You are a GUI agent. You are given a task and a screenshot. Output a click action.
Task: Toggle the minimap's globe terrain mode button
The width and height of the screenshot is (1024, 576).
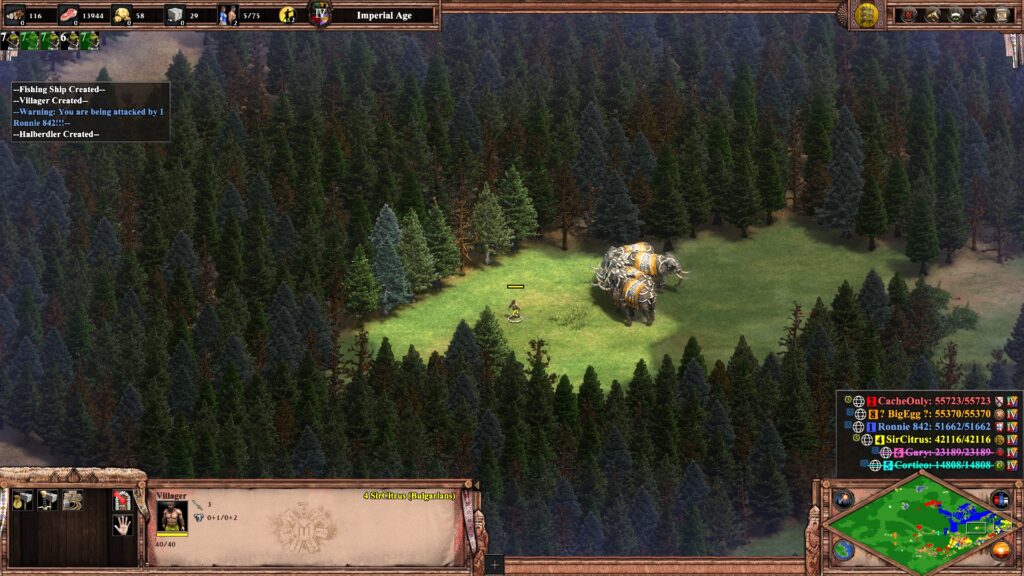(x=843, y=550)
